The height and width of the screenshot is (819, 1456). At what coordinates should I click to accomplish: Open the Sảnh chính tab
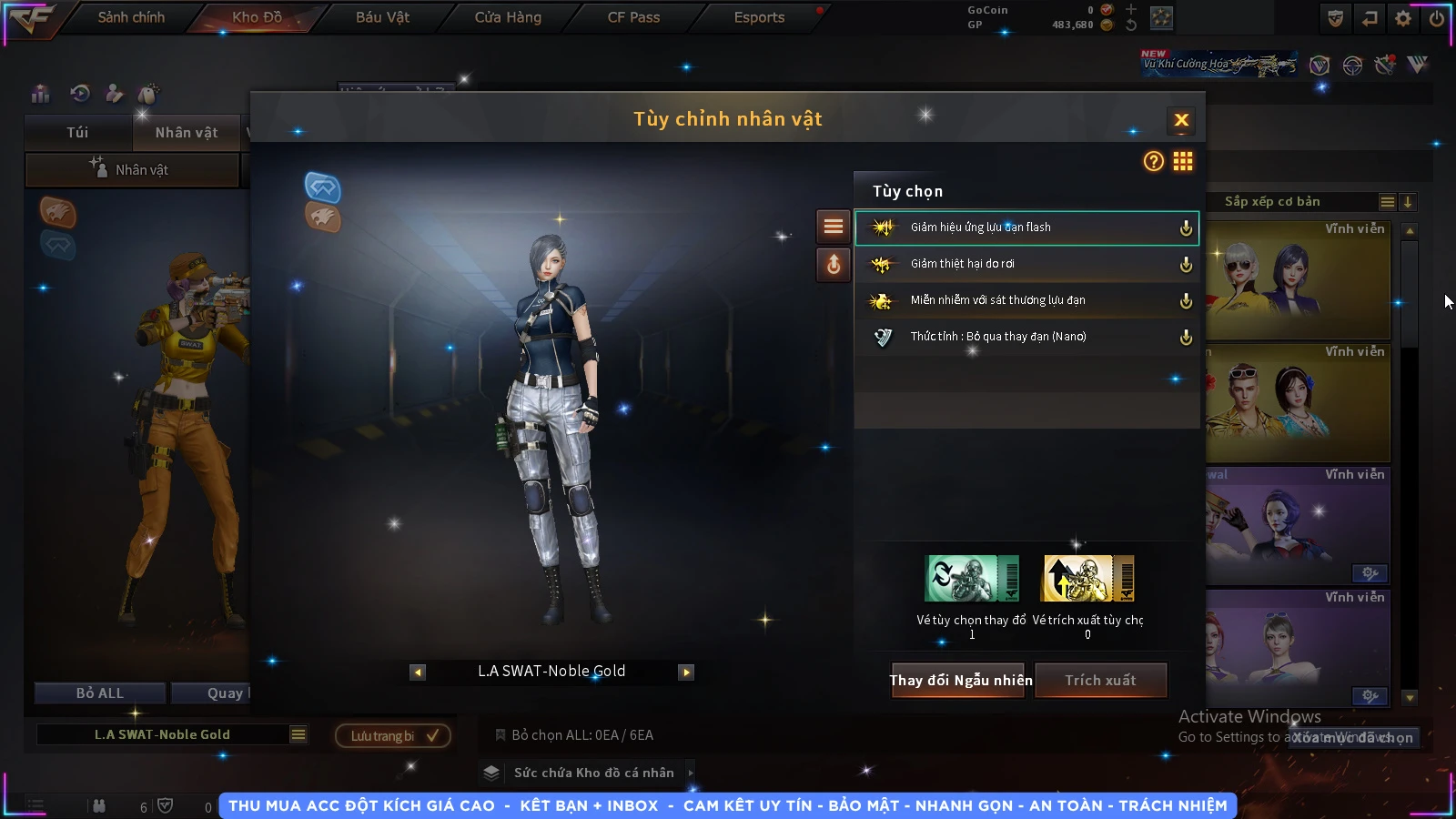tap(131, 17)
